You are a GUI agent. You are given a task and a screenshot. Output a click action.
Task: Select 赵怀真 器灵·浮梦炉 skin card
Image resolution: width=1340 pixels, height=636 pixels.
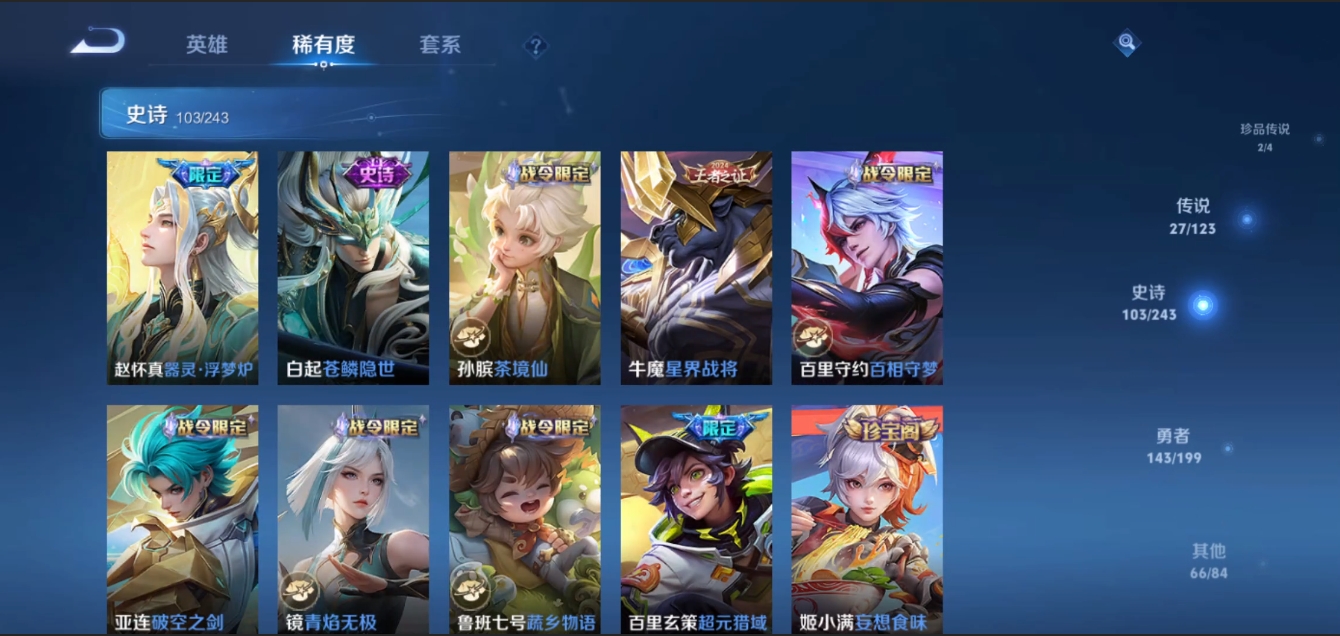[183, 268]
